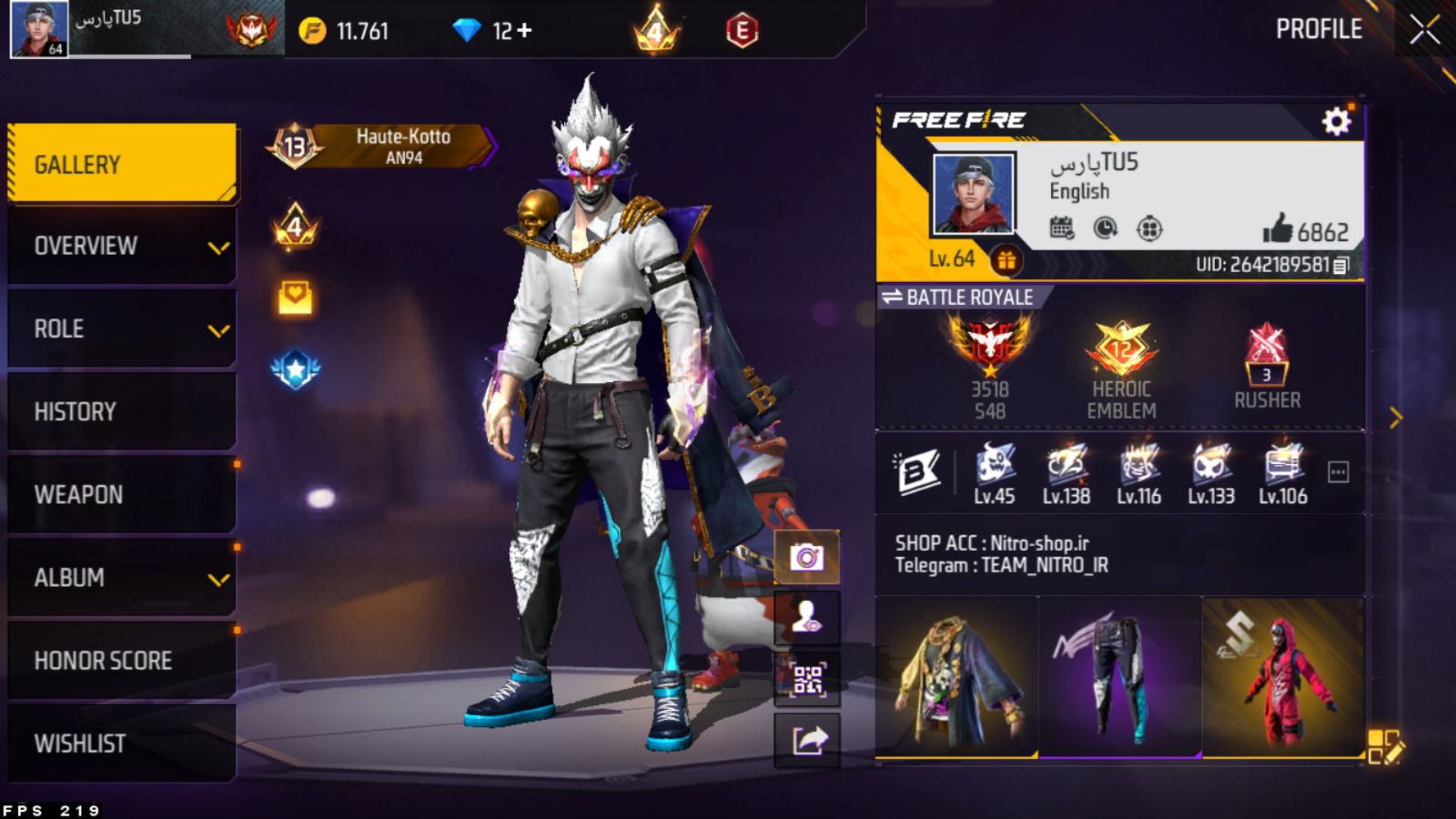Open profile settings gear icon
The height and width of the screenshot is (819, 1456).
point(1336,121)
